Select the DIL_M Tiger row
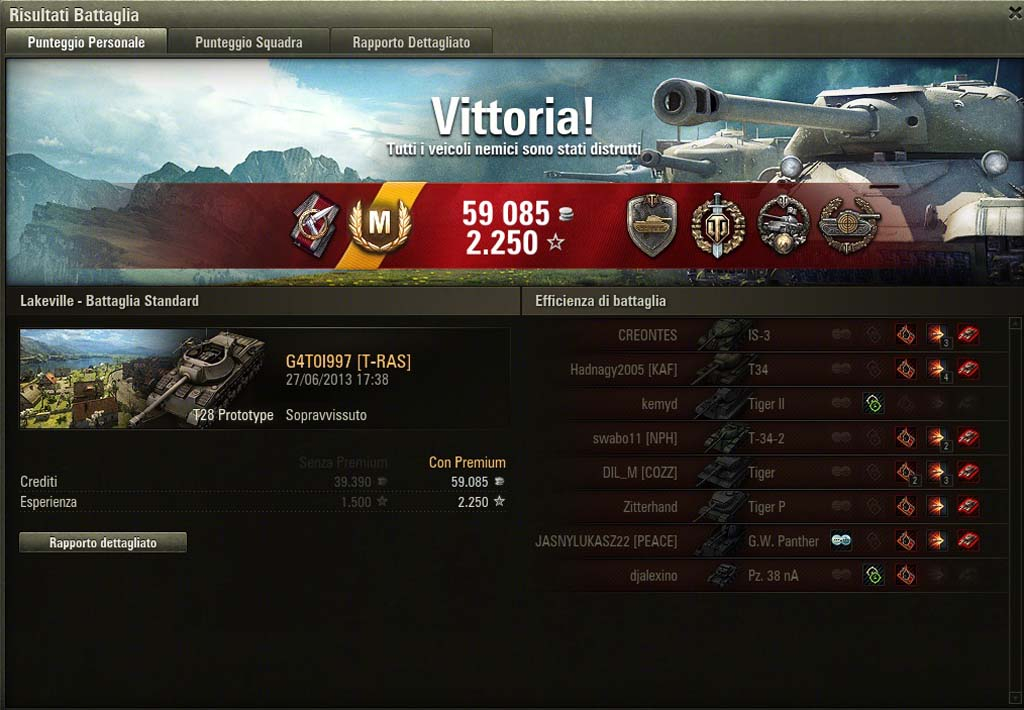 pos(760,472)
